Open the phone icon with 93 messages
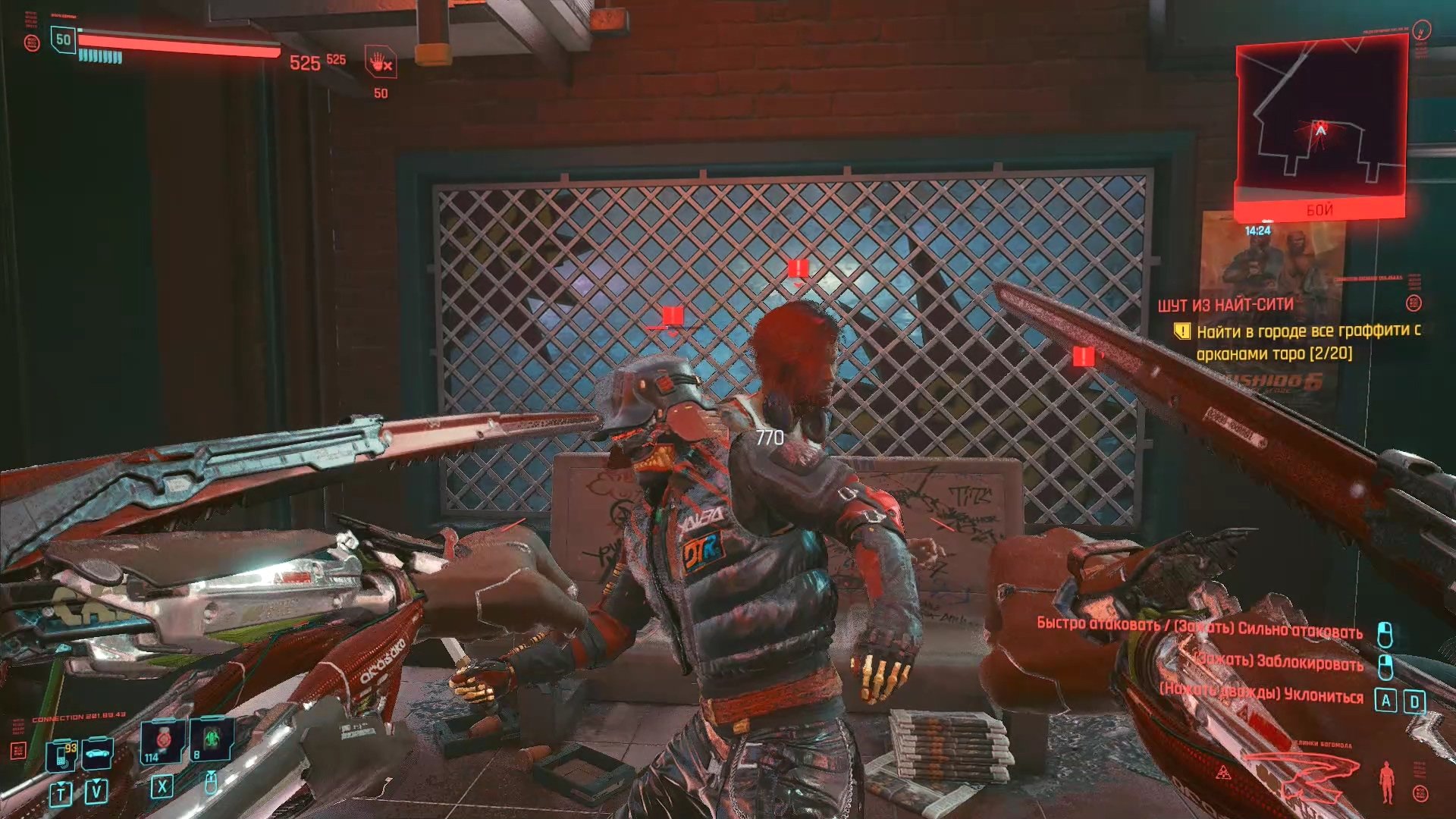Image resolution: width=1456 pixels, height=819 pixels. [x=61, y=755]
